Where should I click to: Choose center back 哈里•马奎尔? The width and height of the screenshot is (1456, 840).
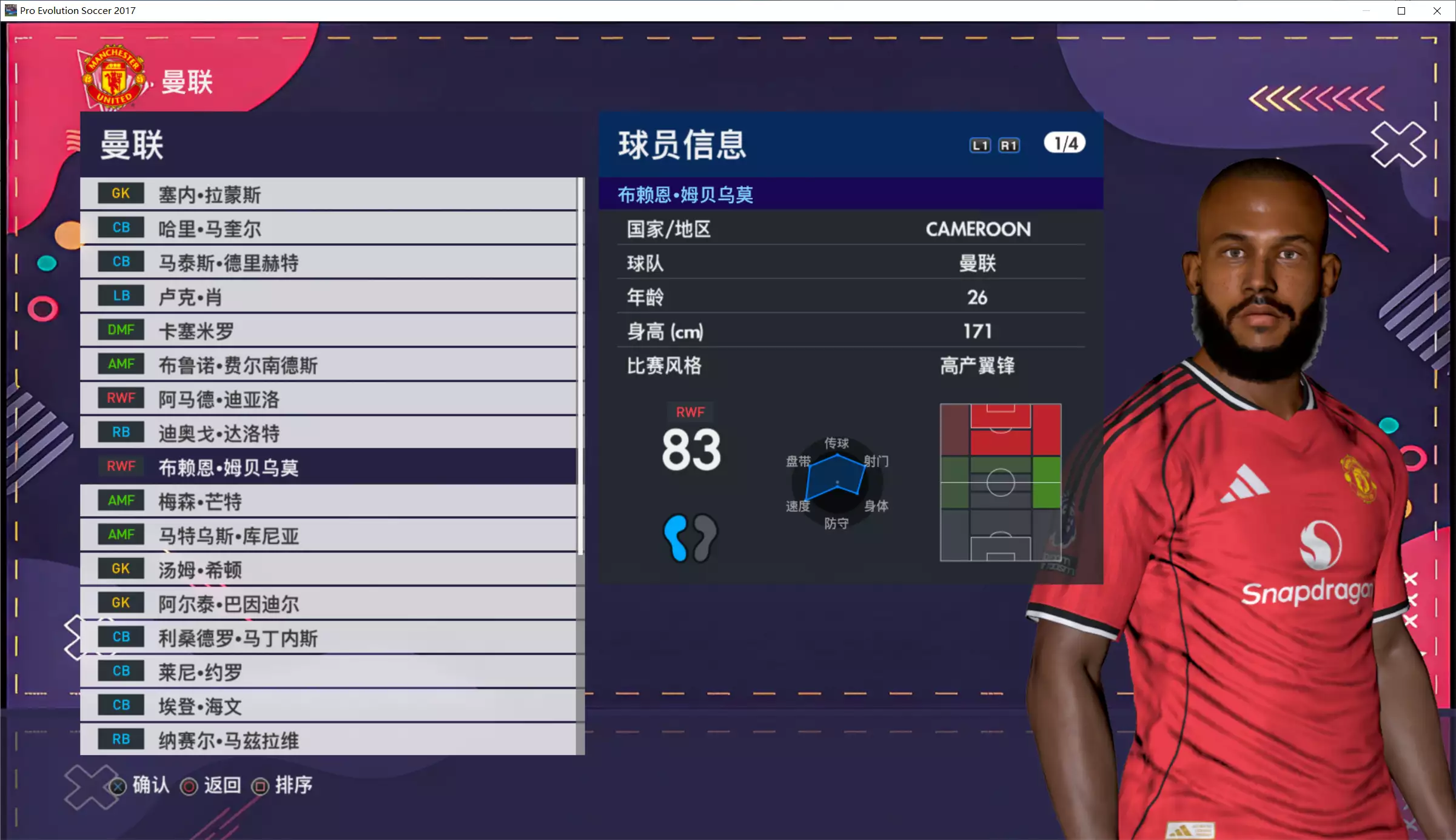pos(327,229)
